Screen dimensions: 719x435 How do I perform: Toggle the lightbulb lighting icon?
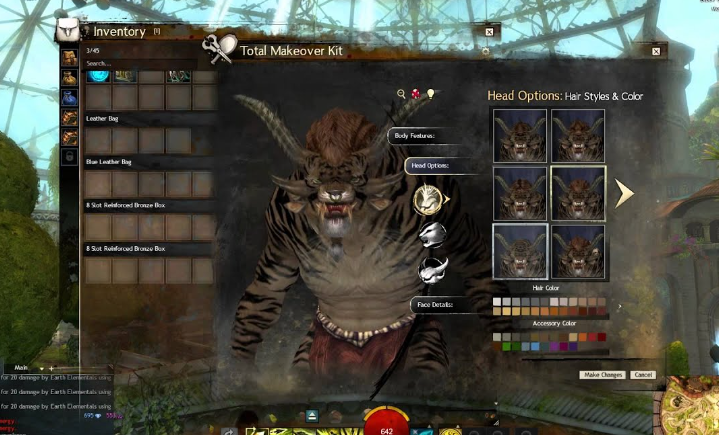[x=431, y=94]
